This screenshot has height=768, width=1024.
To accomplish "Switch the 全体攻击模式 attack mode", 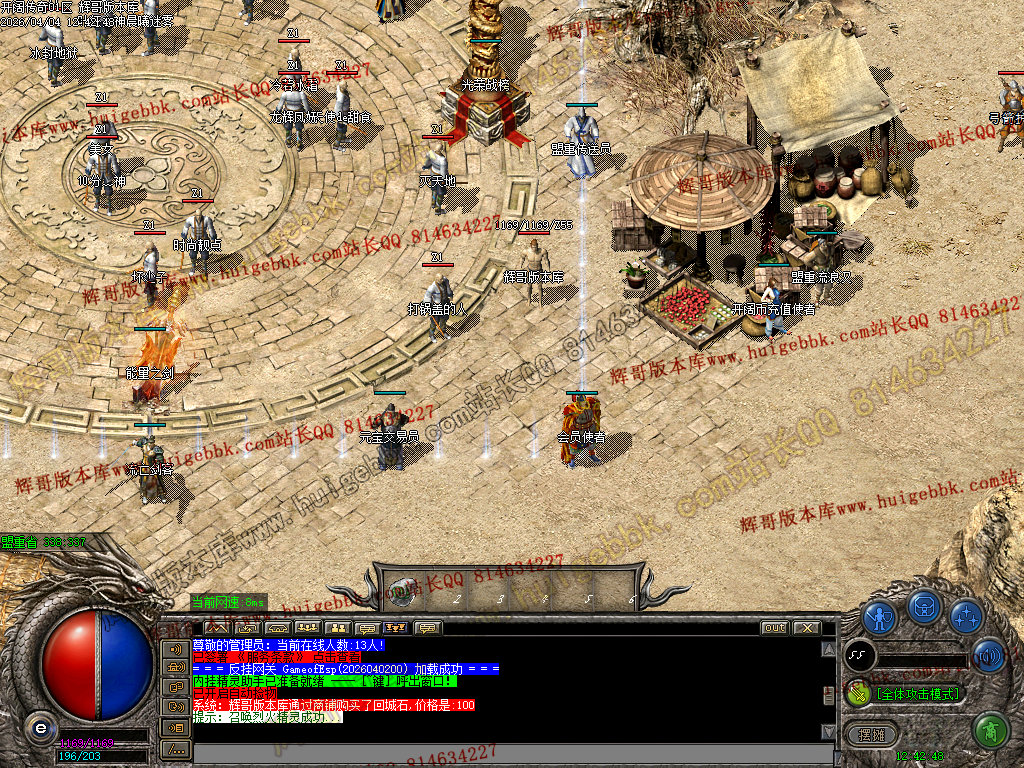I will click(x=916, y=693).
